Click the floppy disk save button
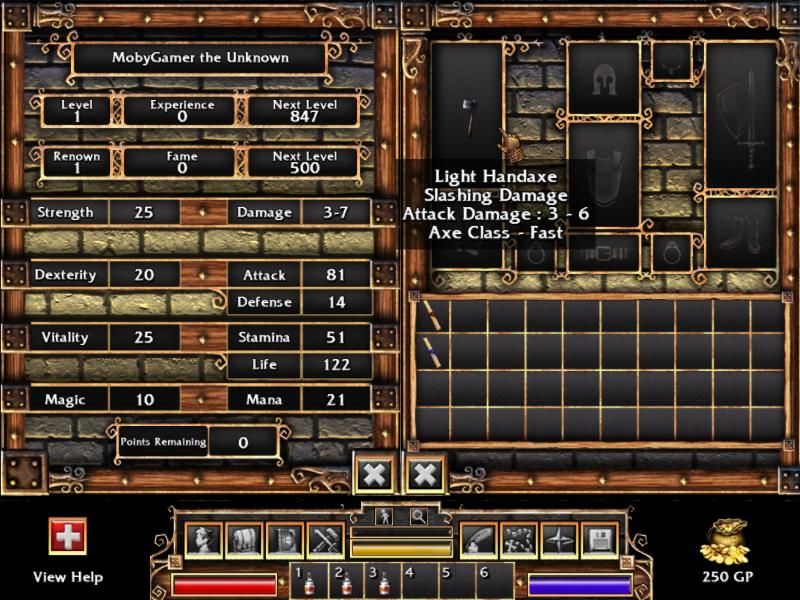 coord(599,541)
